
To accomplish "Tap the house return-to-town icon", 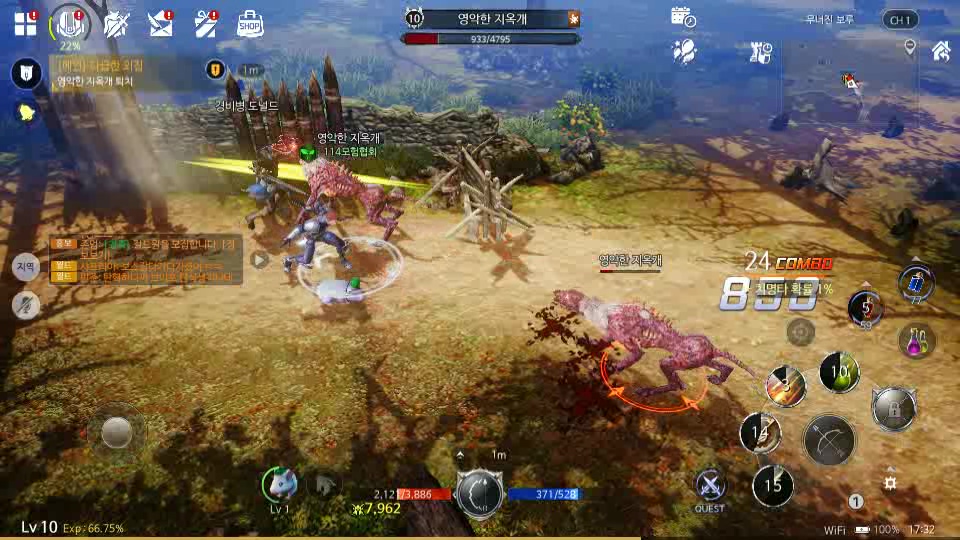I will pyautogui.click(x=940, y=49).
